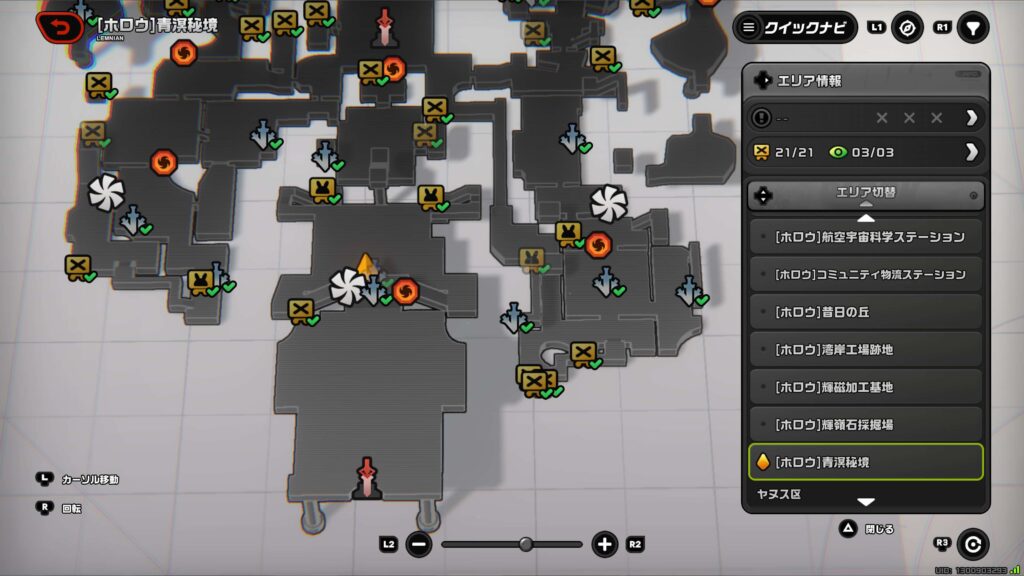Select 航空宇宙科学ステーション area entry

[866, 237]
